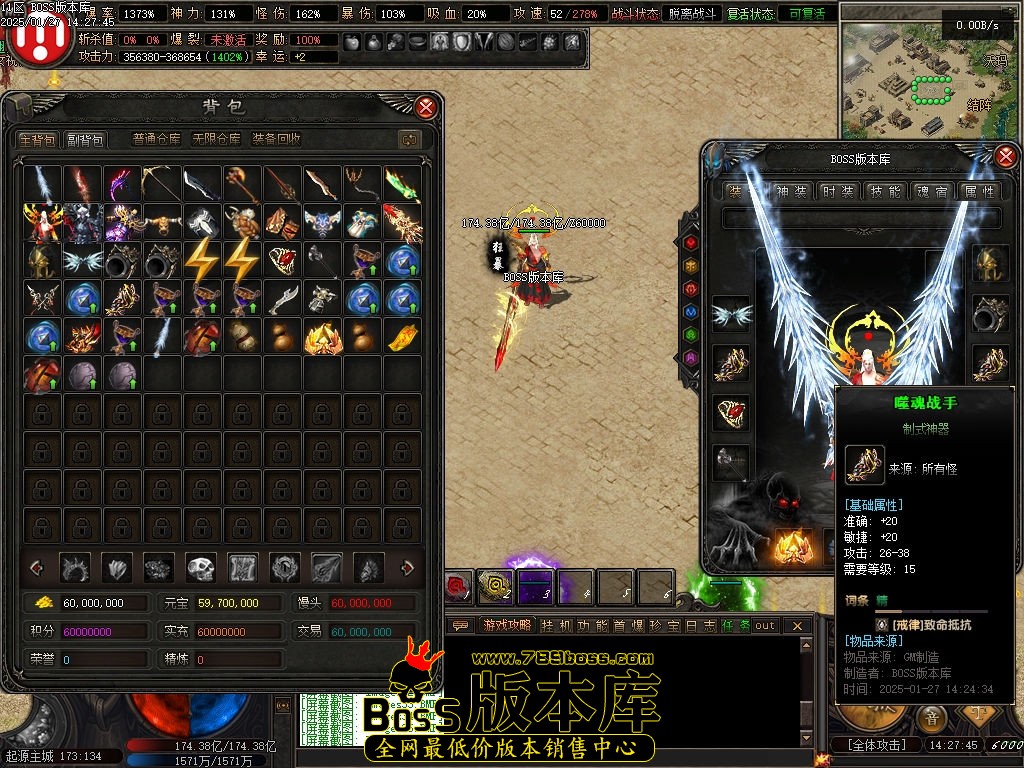This screenshot has height=768, width=1024.
Task: Open the 游戏攻略 game guide
Action: tap(507, 625)
